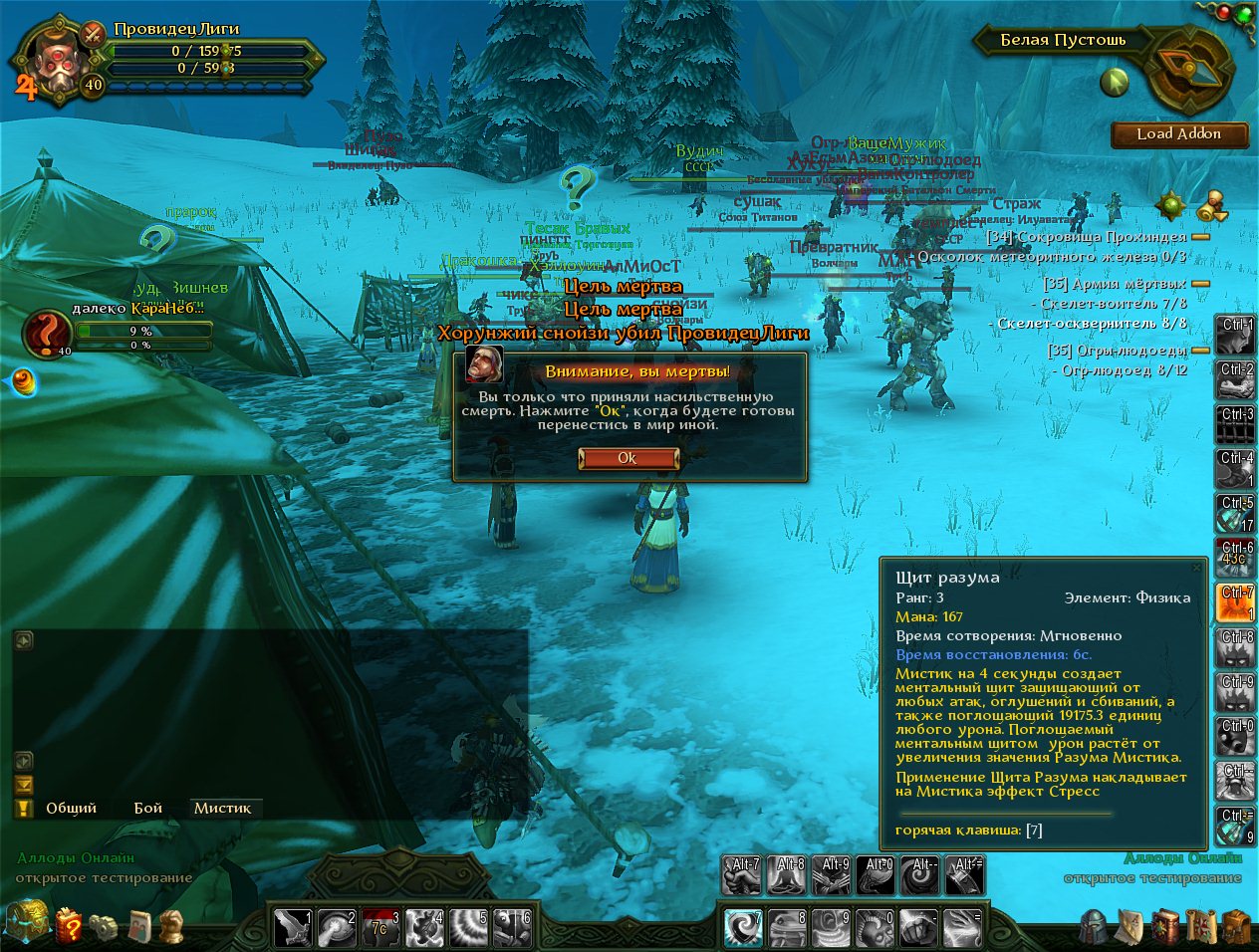Collapse the Сокровища Прохиндея quest entry
The image size is (1259, 952).
tap(1201, 237)
